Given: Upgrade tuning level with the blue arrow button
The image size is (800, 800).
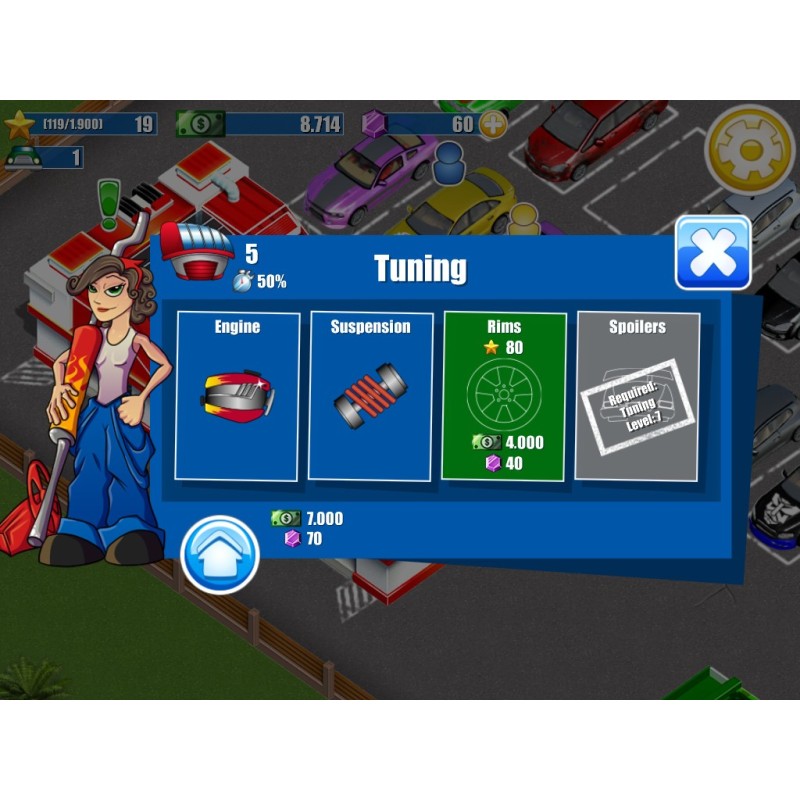Looking at the screenshot, I should point(220,555).
